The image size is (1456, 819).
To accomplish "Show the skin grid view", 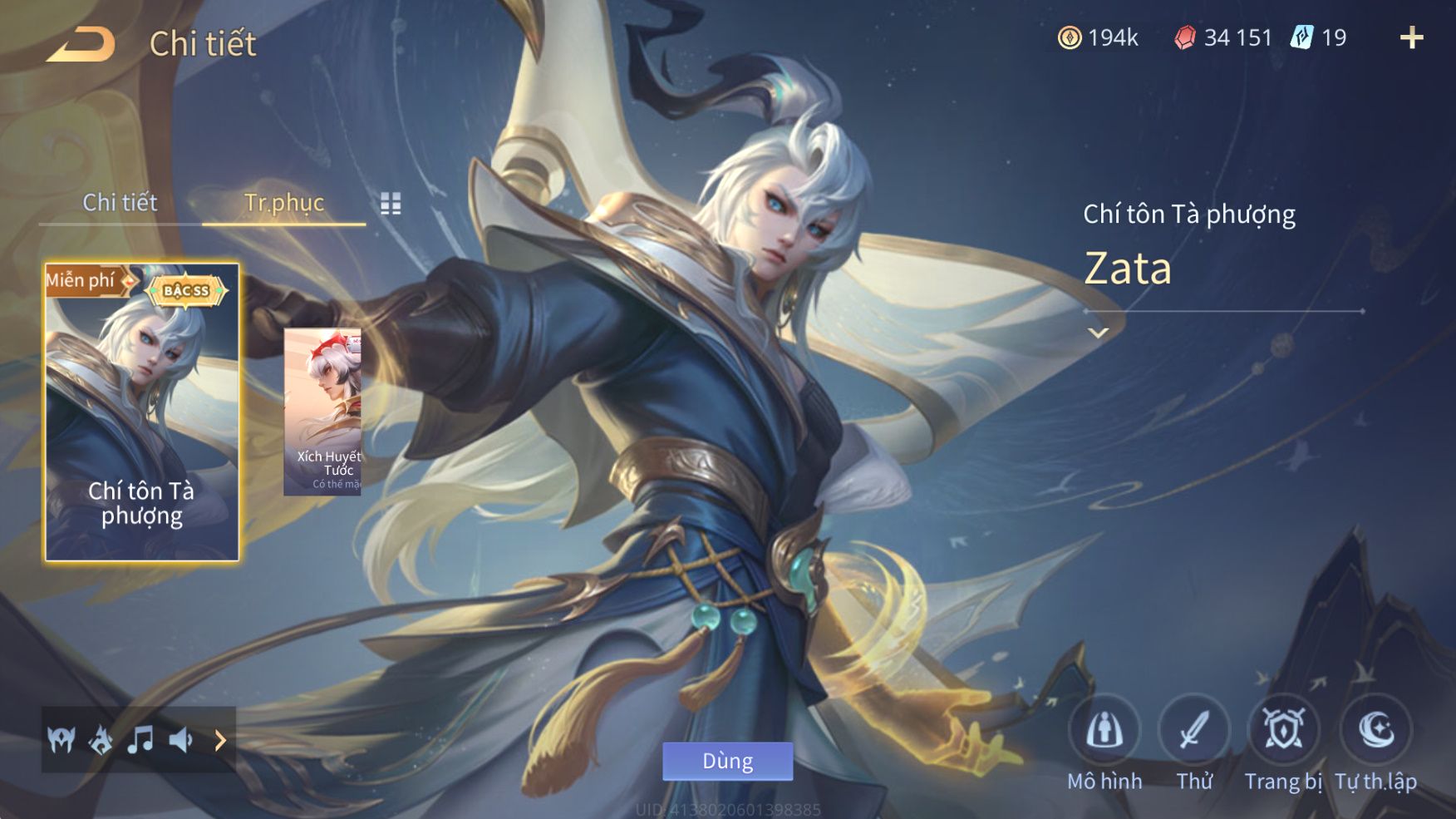I will pos(391,204).
